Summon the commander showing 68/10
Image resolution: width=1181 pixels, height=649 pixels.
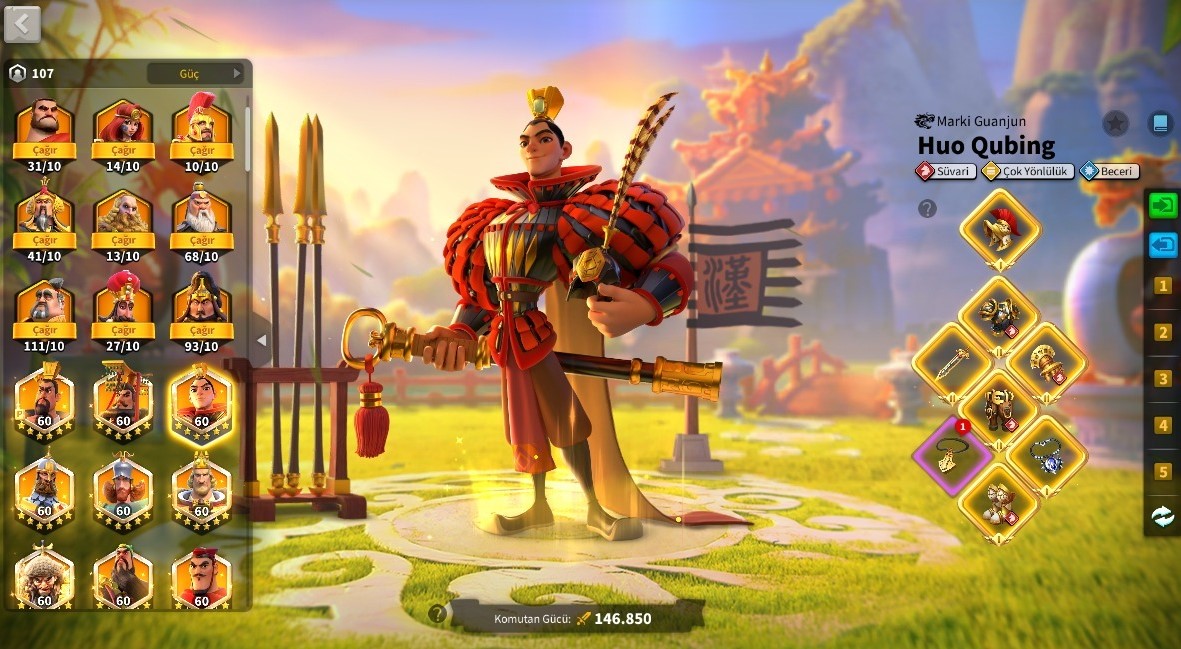pos(202,241)
